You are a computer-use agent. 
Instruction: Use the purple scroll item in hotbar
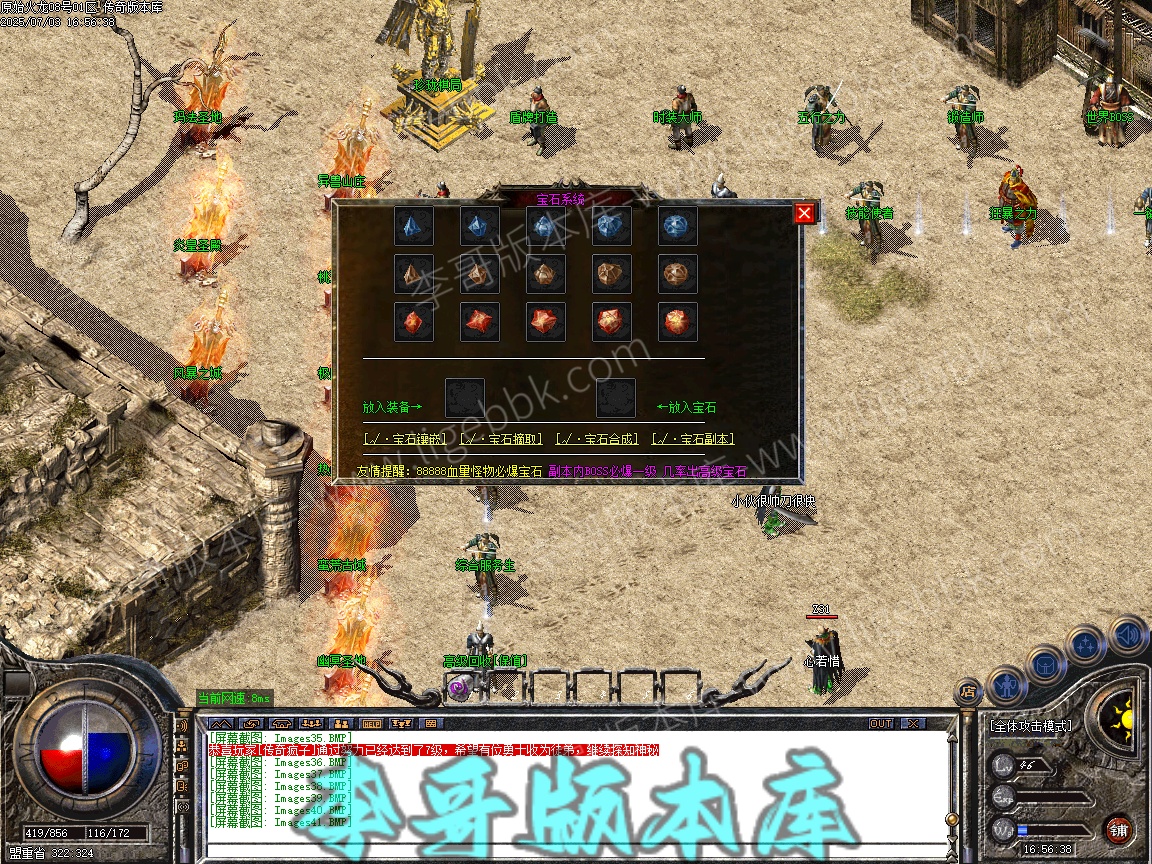tap(460, 687)
